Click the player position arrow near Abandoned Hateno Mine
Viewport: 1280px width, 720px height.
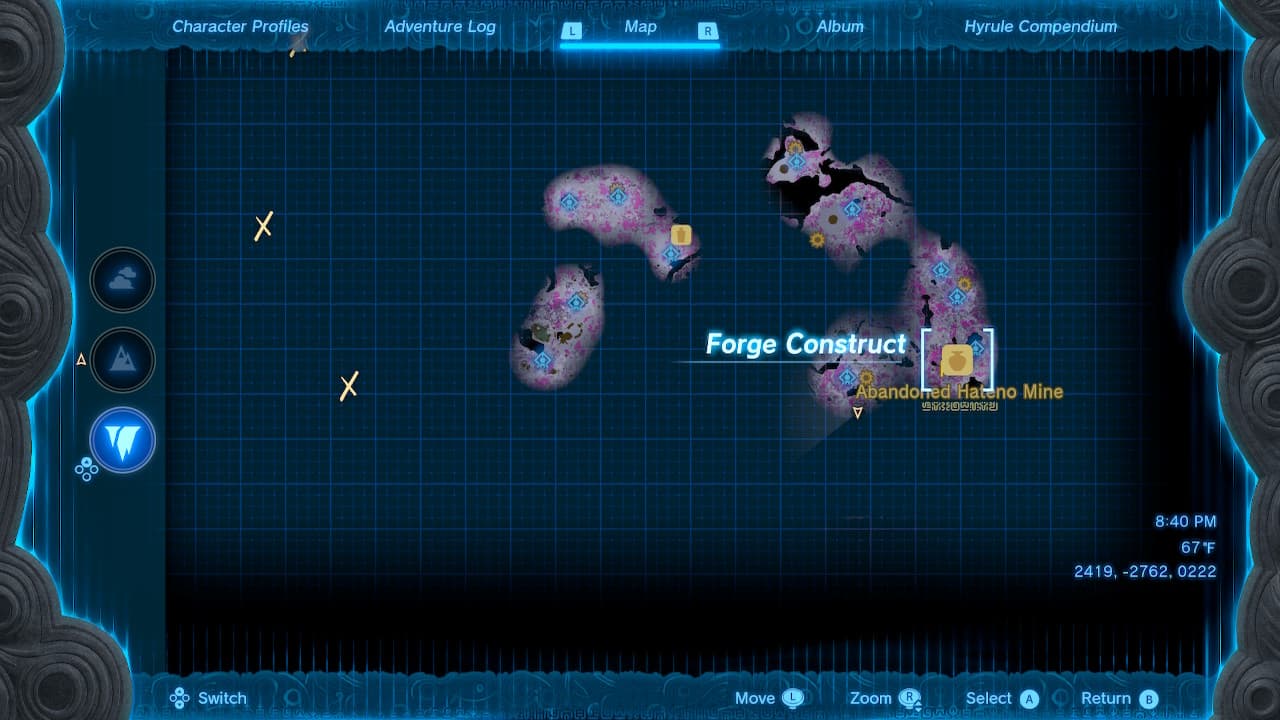coord(857,411)
